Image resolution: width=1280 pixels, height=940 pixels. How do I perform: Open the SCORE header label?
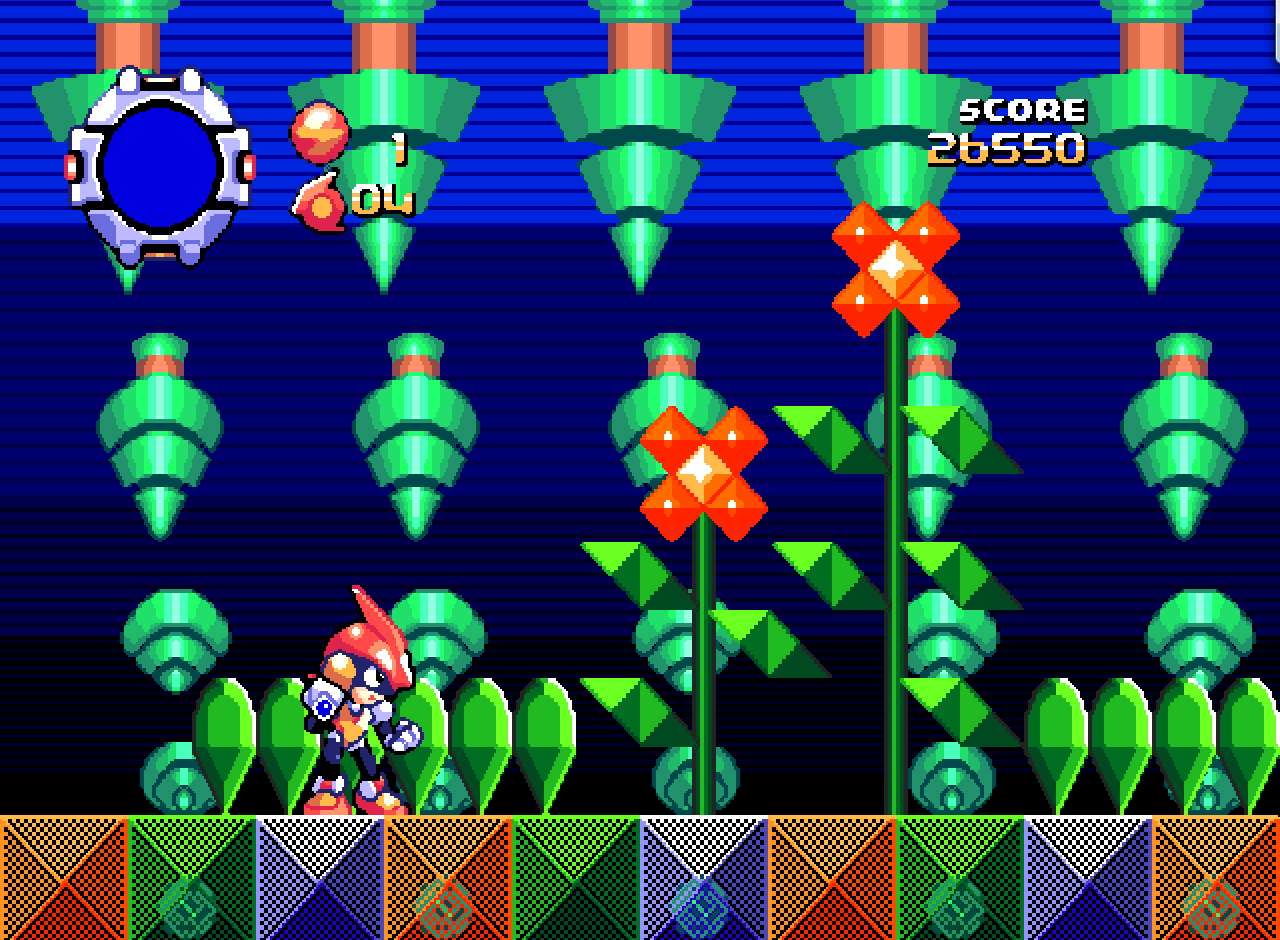click(1023, 108)
